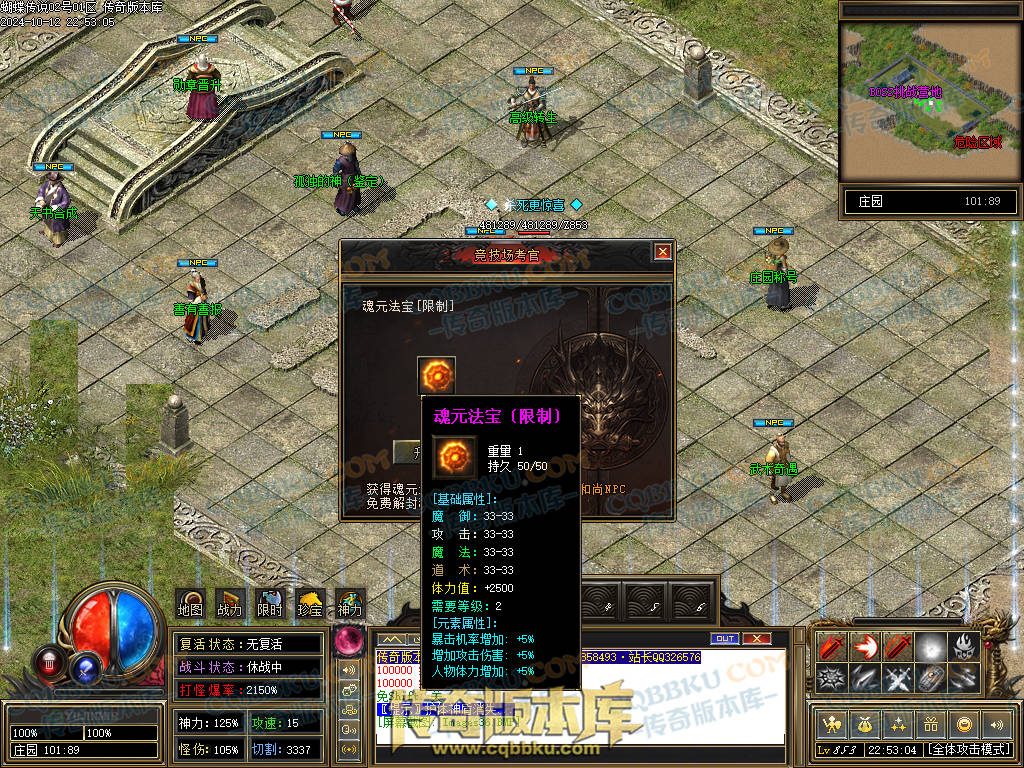Open the 战力 combat power panel
This screenshot has height=768, width=1024.
pos(229,603)
